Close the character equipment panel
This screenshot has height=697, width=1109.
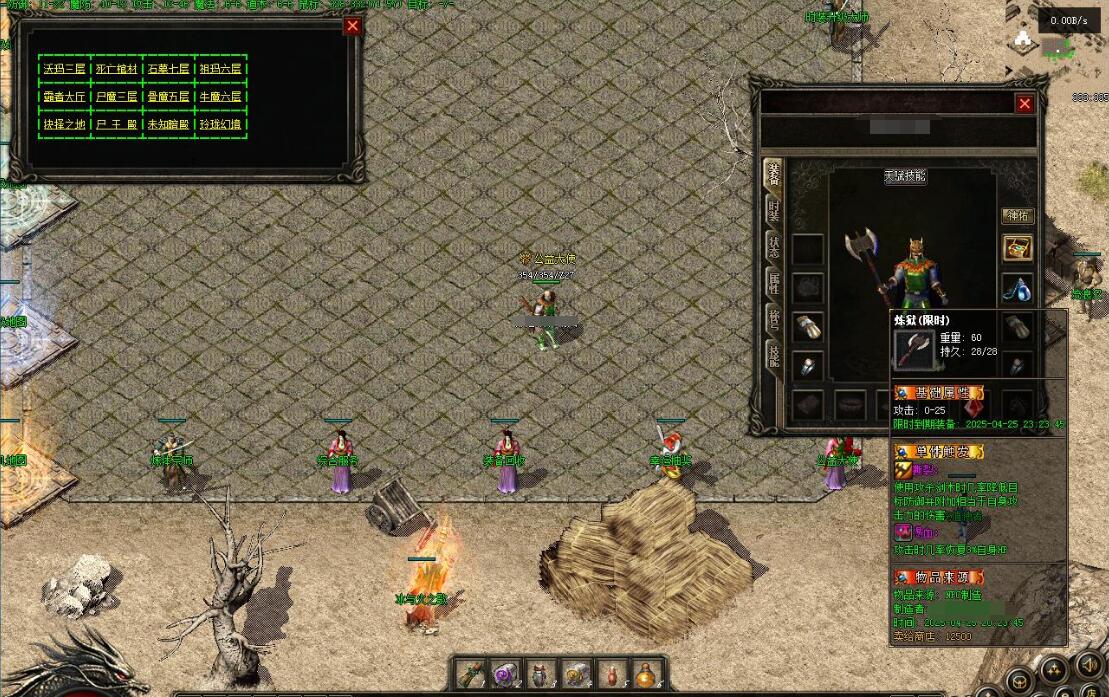(1024, 104)
